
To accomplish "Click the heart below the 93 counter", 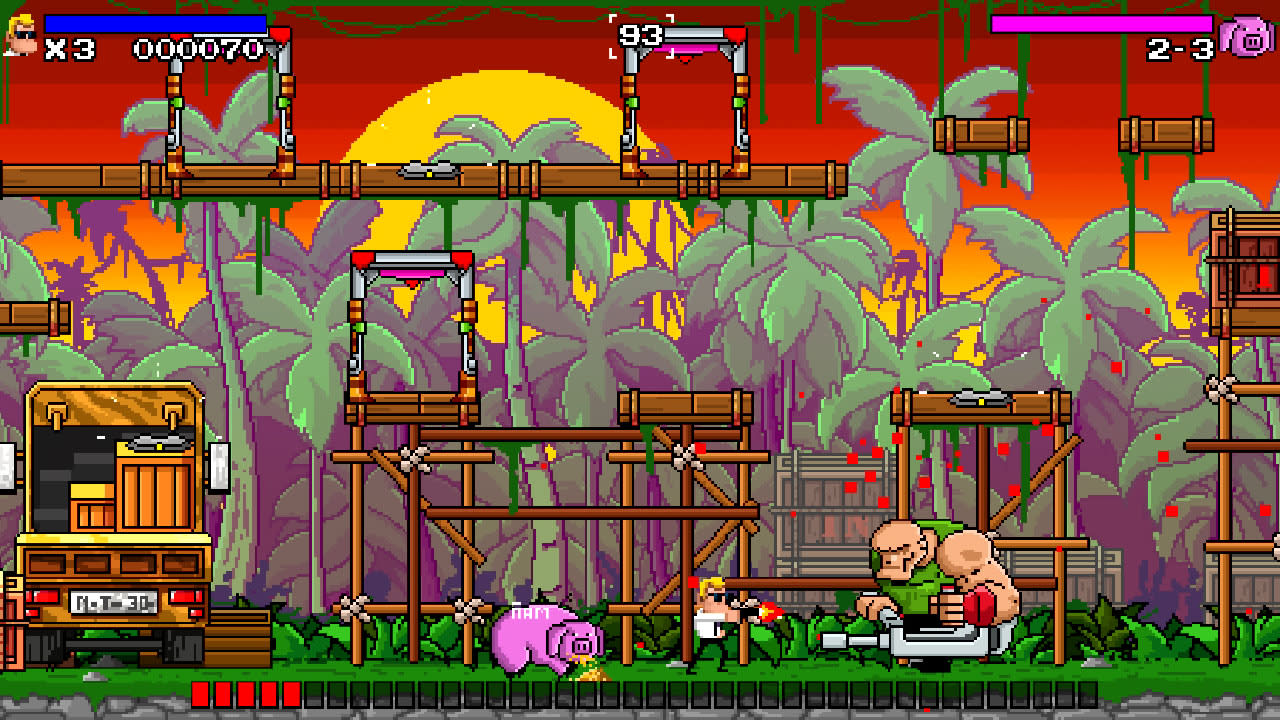I will click(685, 58).
